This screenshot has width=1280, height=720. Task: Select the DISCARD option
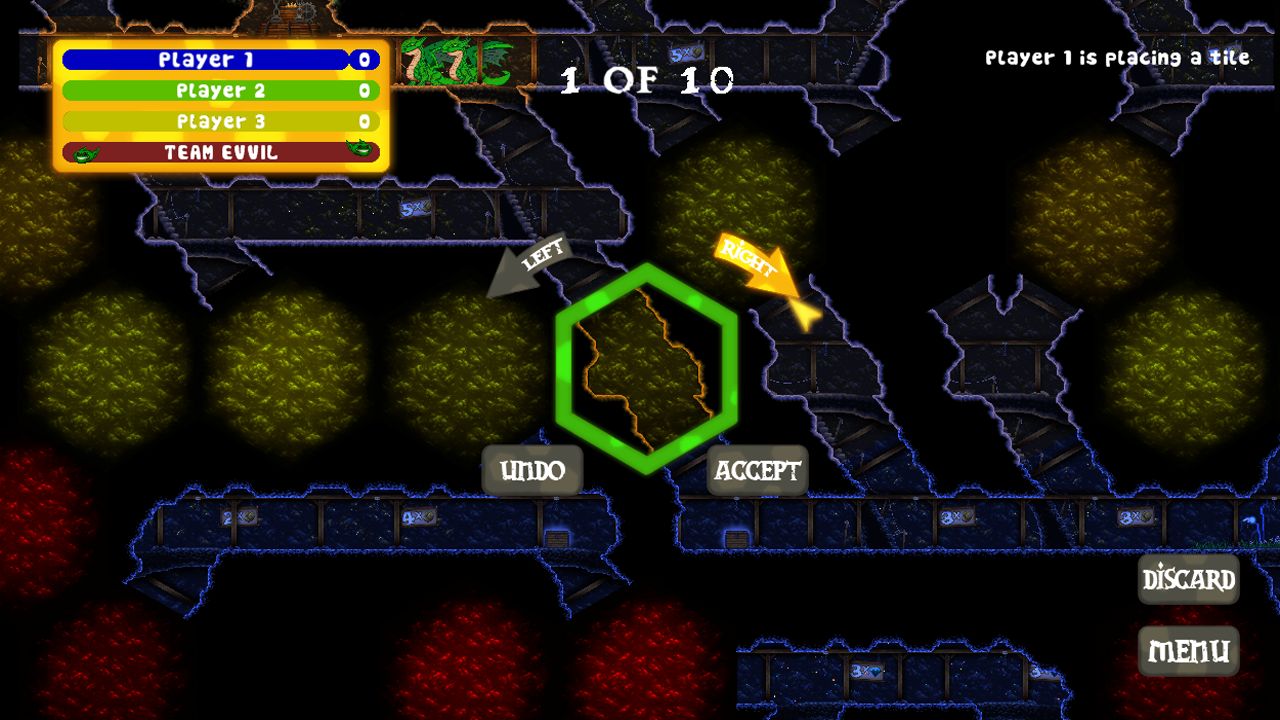point(1189,579)
